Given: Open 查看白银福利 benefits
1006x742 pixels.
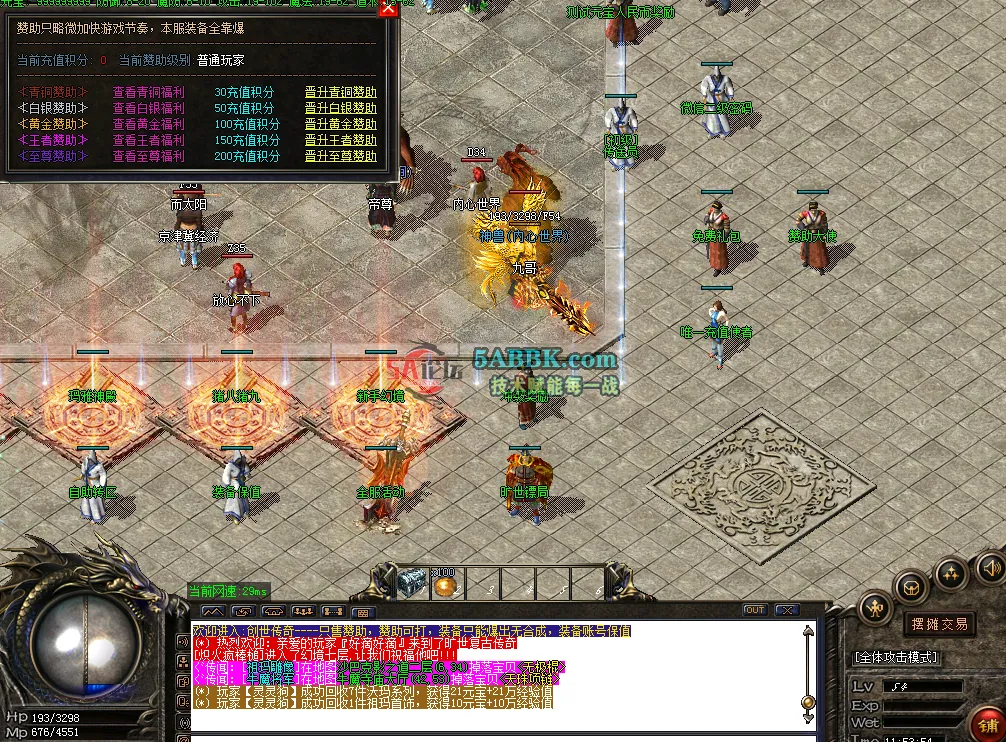Looking at the screenshot, I should (148, 108).
